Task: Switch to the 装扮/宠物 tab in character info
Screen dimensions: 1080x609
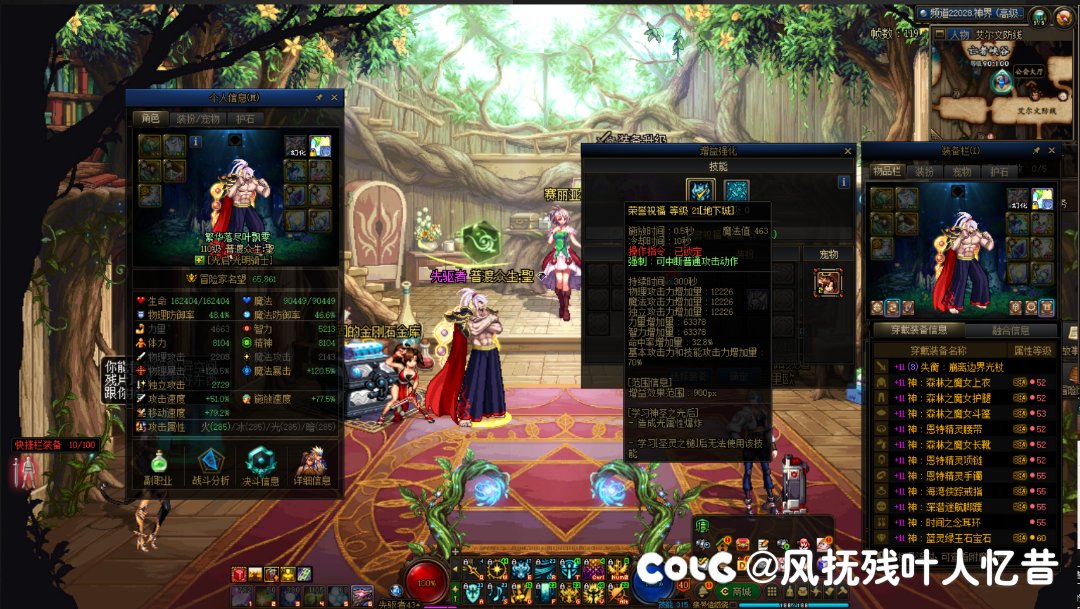Action: click(x=198, y=118)
